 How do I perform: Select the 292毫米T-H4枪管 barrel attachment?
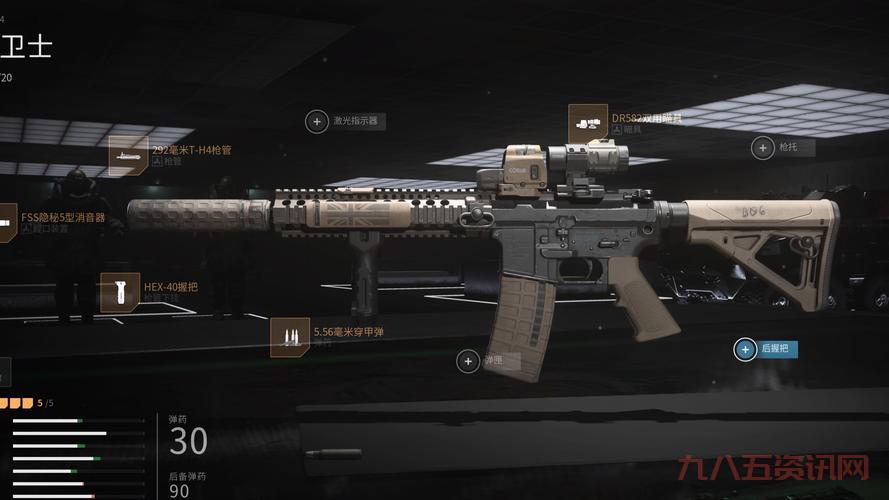pos(128,155)
